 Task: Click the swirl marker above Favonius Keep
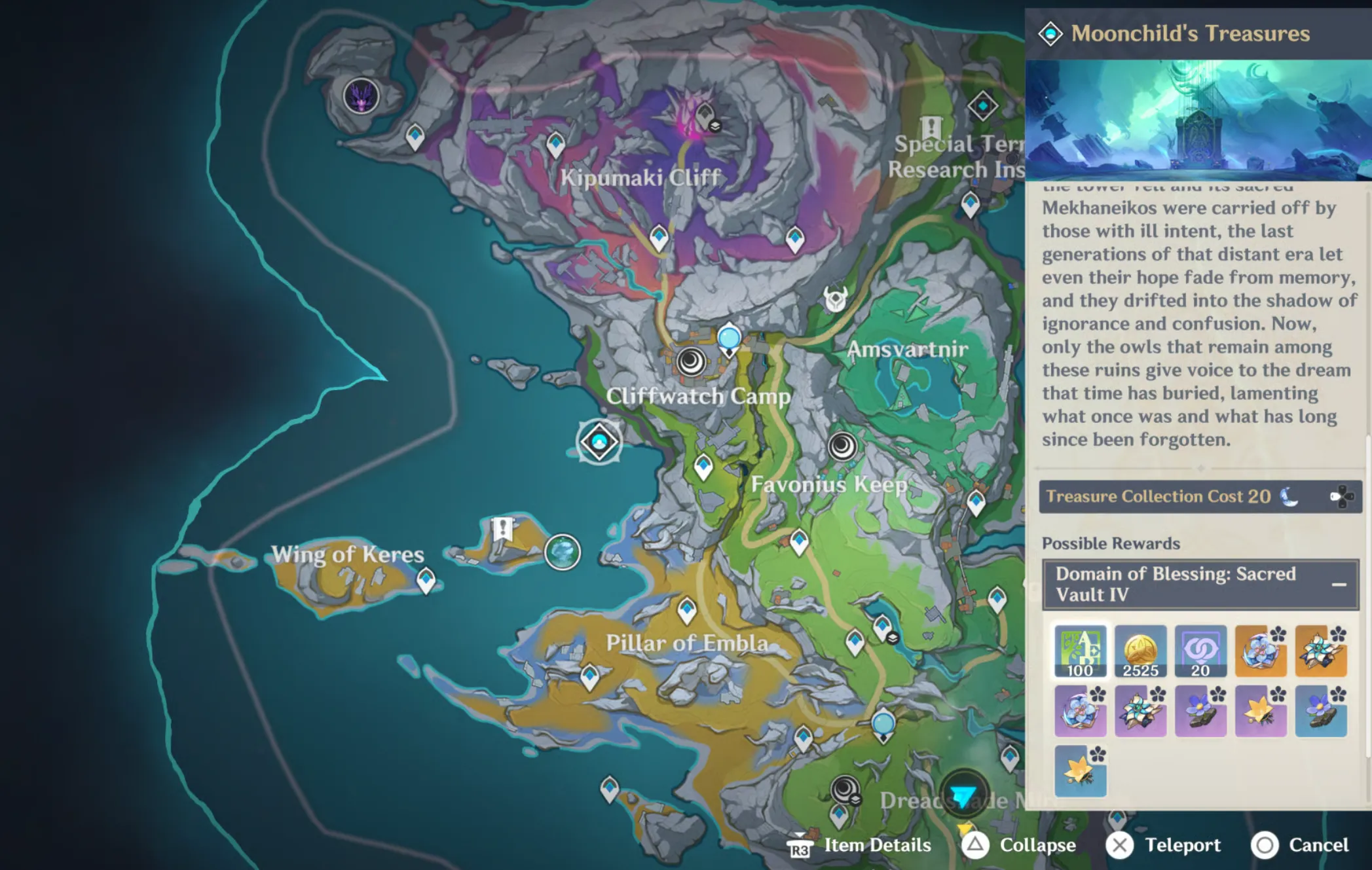(842, 446)
